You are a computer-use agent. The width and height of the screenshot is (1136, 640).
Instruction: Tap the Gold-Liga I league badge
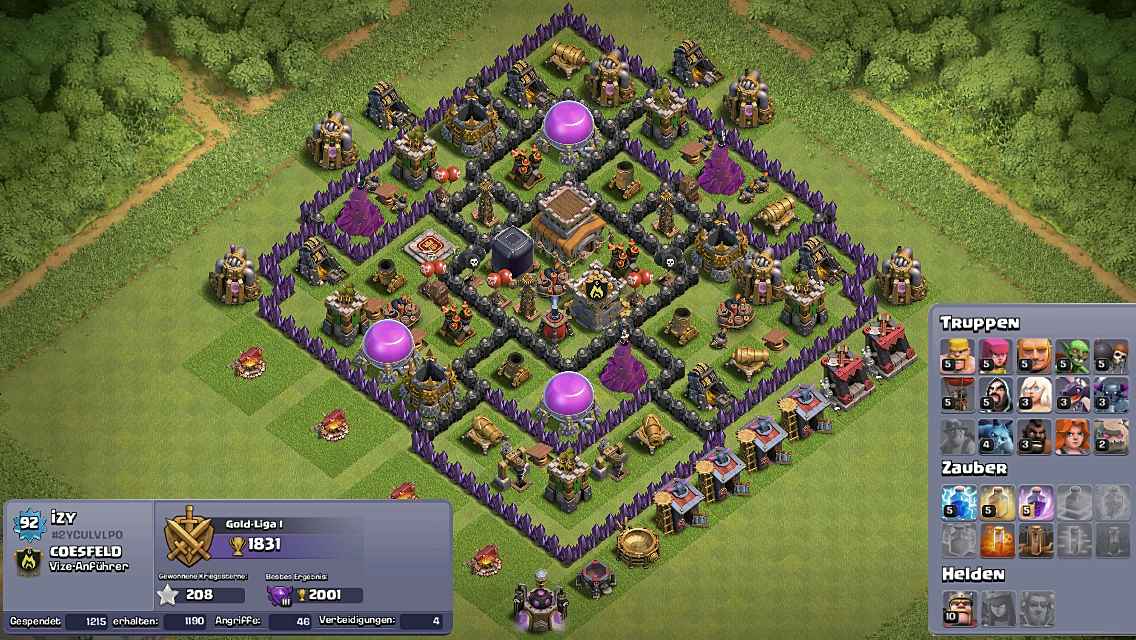[187, 536]
